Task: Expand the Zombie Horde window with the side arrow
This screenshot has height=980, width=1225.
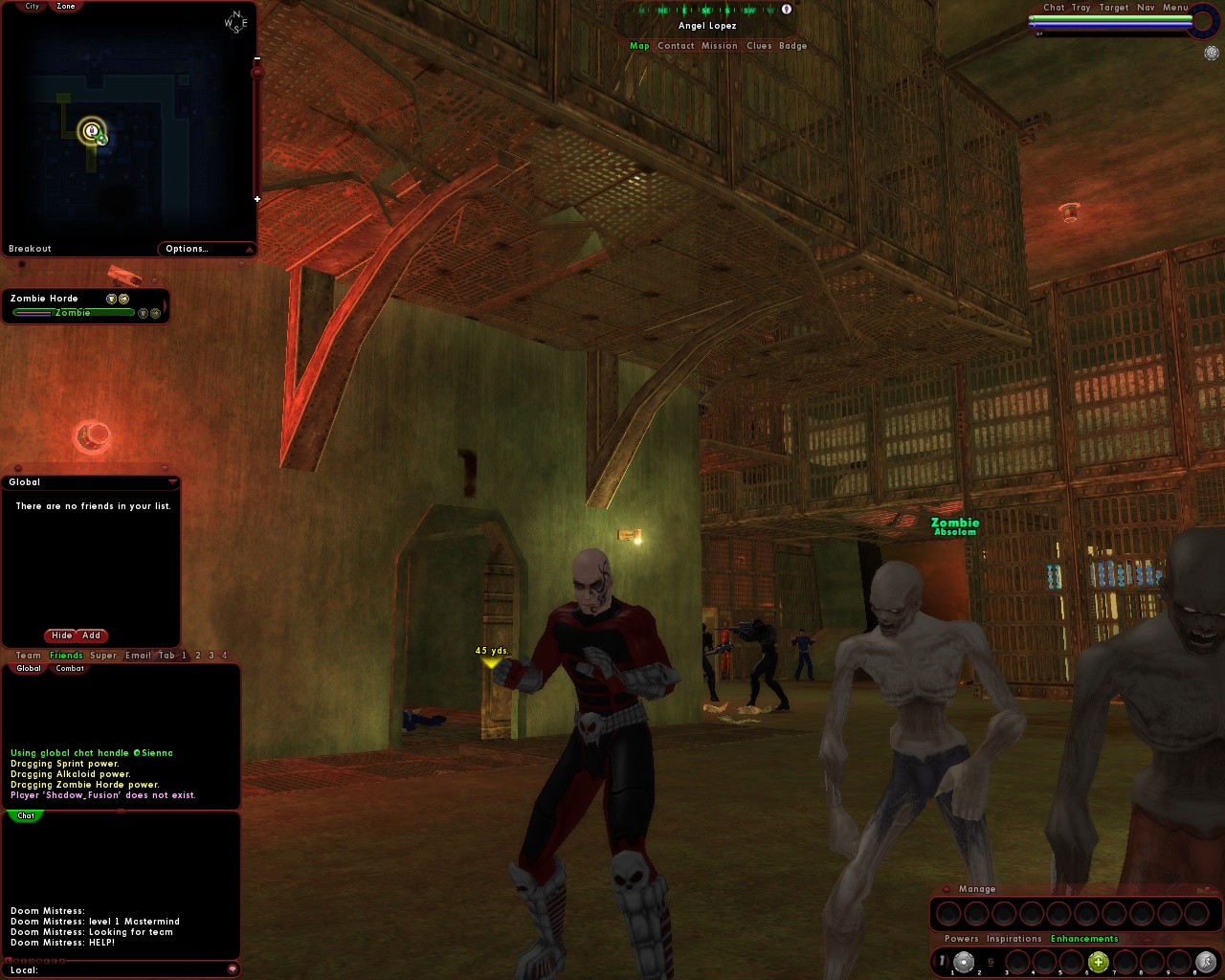Action: [166, 304]
